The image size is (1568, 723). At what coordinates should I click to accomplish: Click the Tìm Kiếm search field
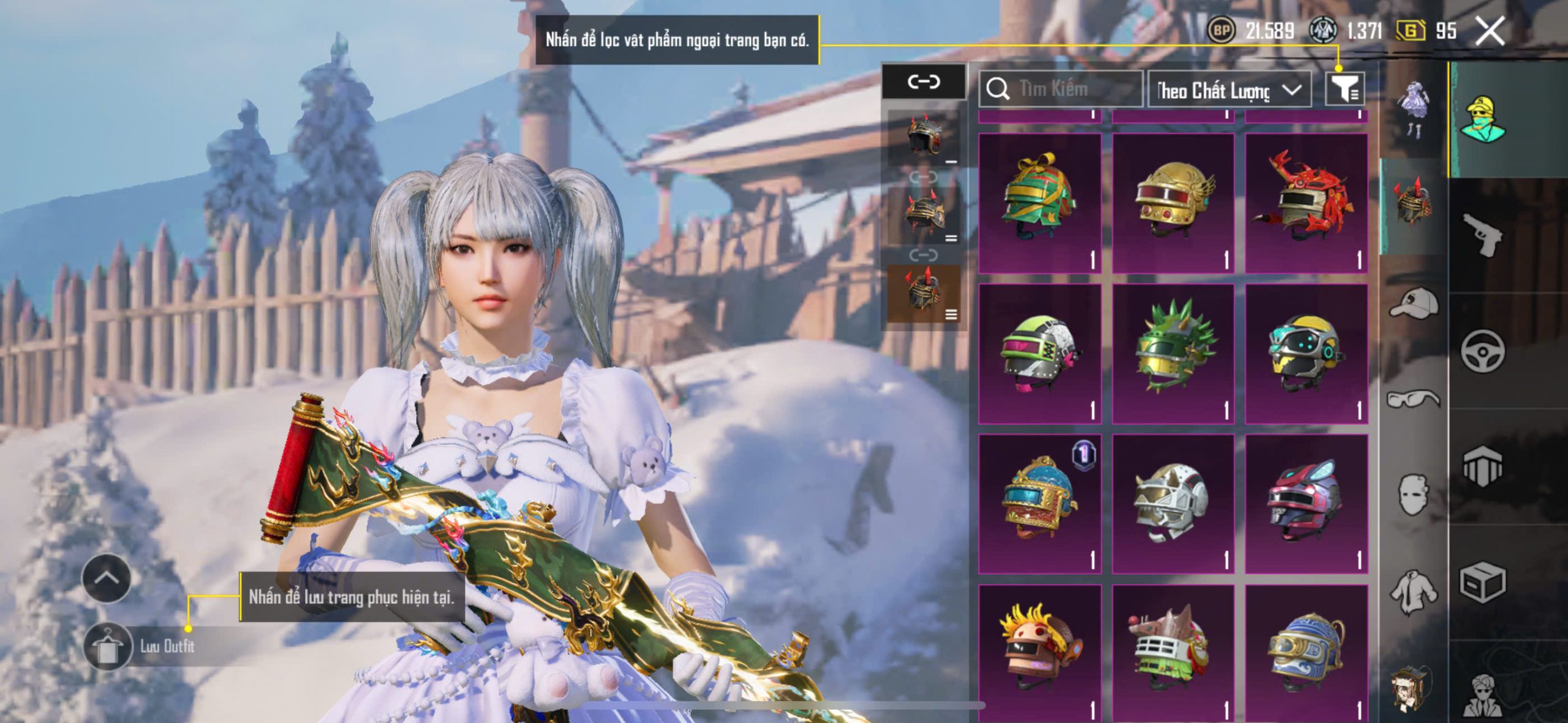tap(1061, 89)
